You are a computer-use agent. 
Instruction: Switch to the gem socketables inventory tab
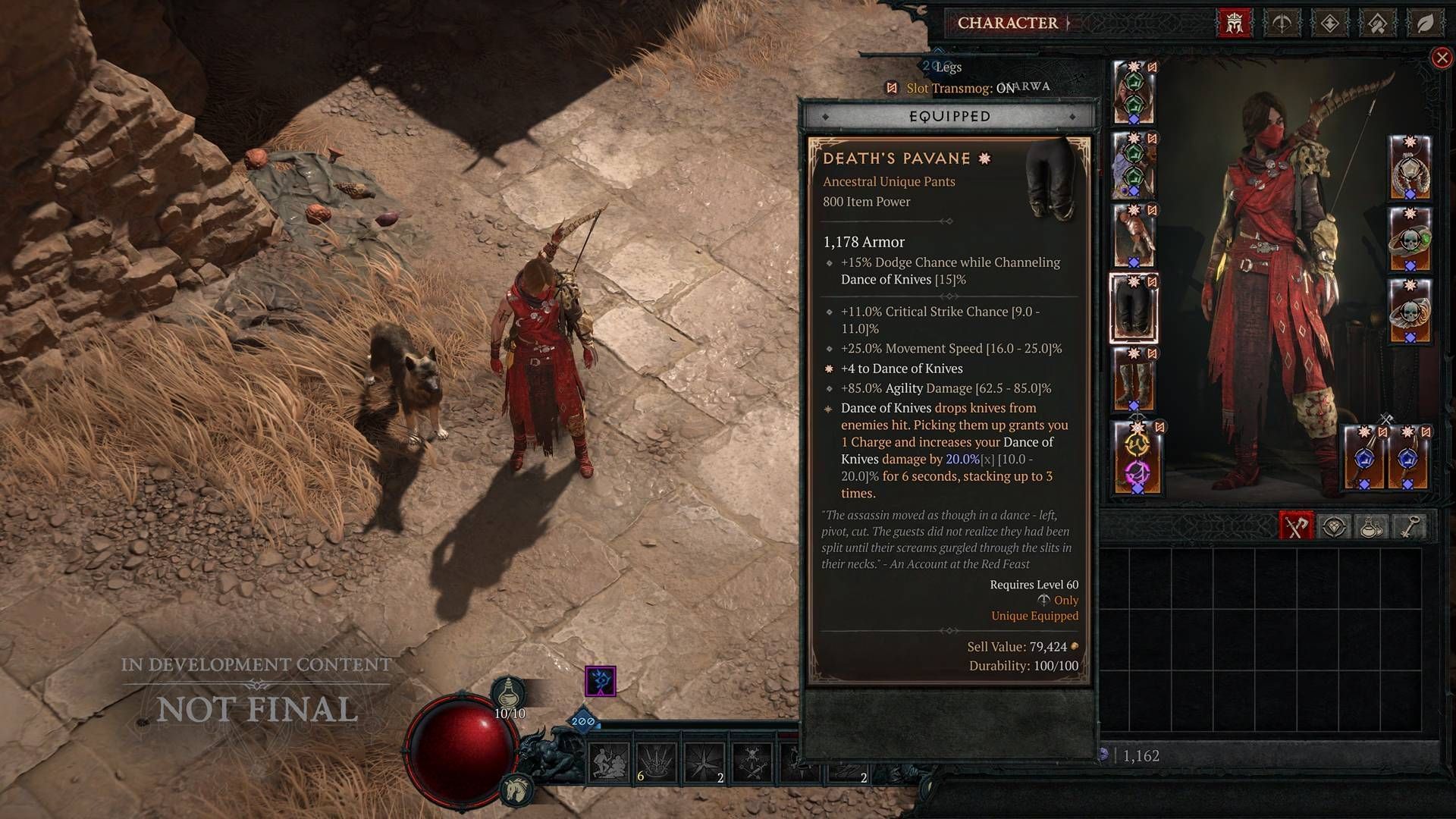pyautogui.click(x=1333, y=526)
